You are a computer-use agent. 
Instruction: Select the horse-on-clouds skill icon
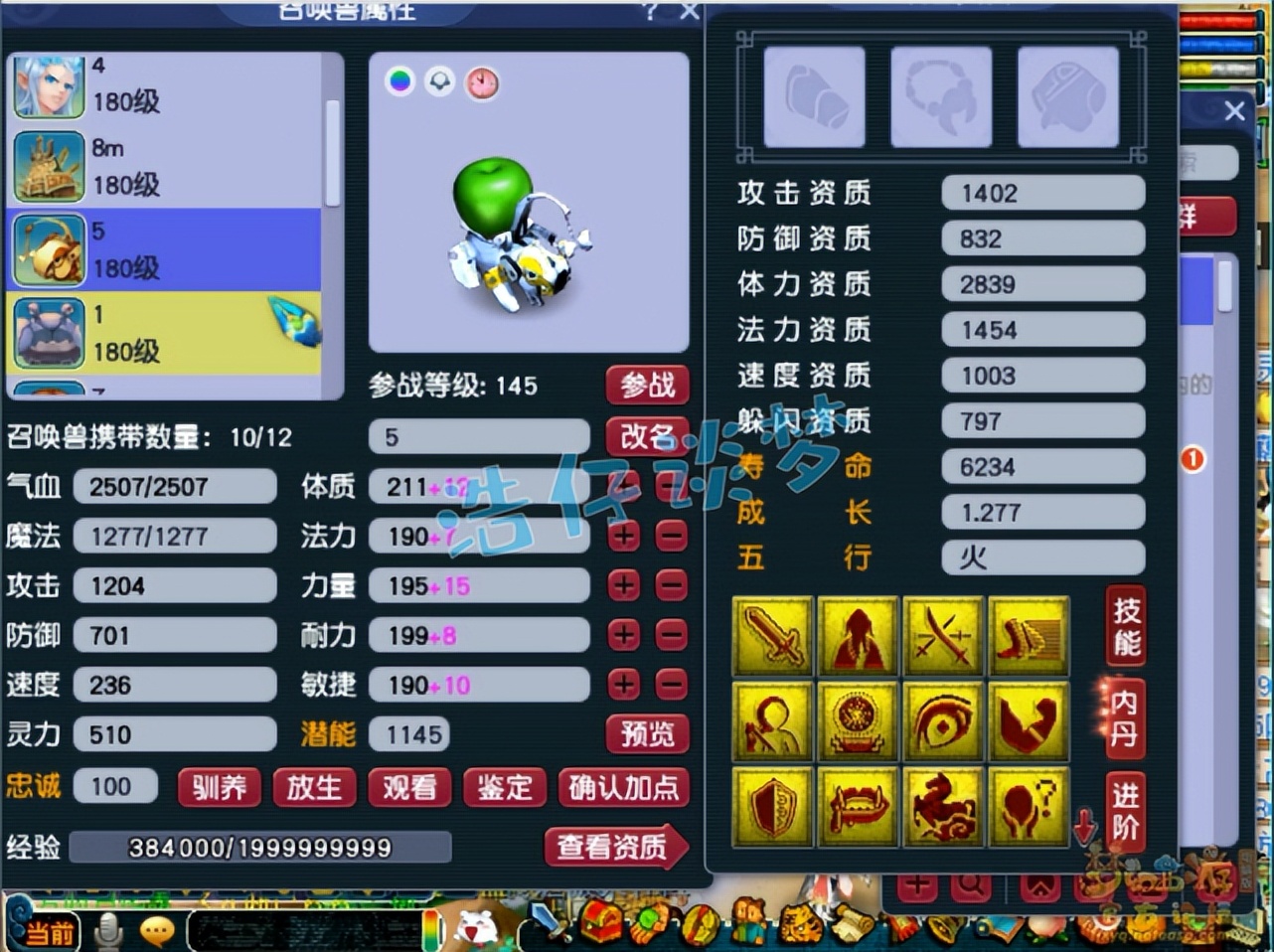point(943,805)
